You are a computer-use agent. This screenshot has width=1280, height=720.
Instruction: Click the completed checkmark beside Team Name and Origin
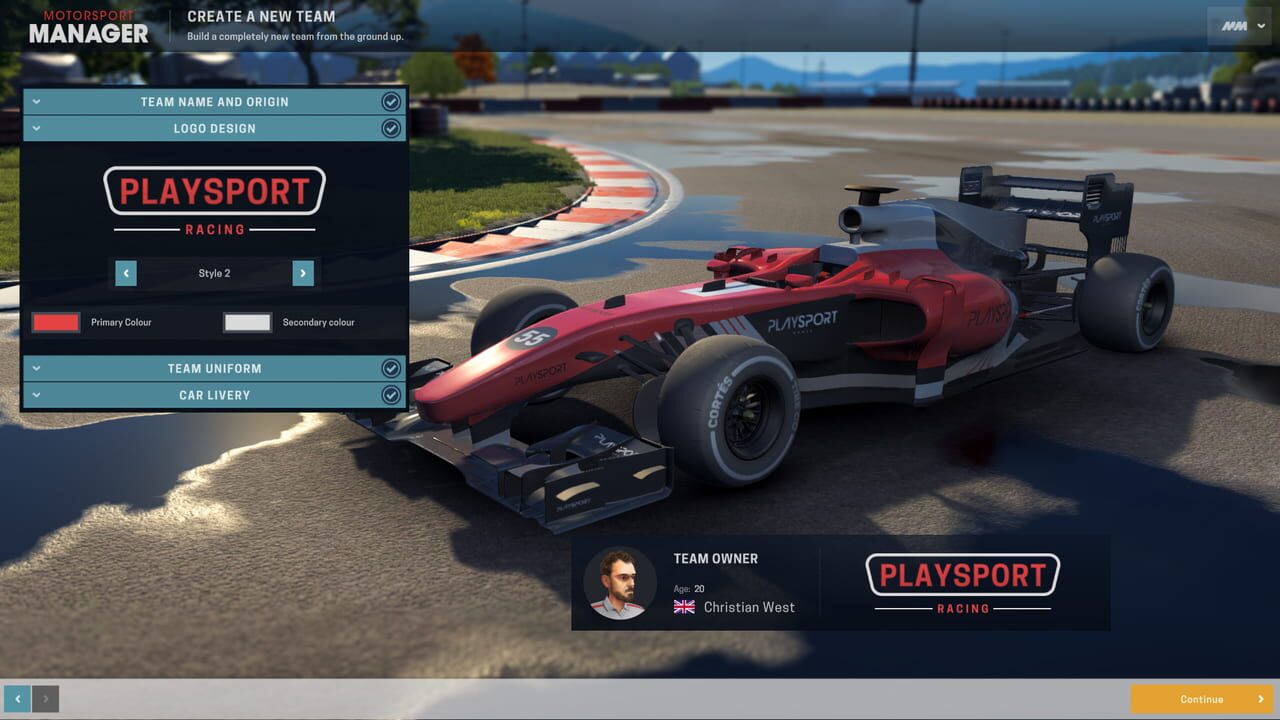pyautogui.click(x=391, y=101)
